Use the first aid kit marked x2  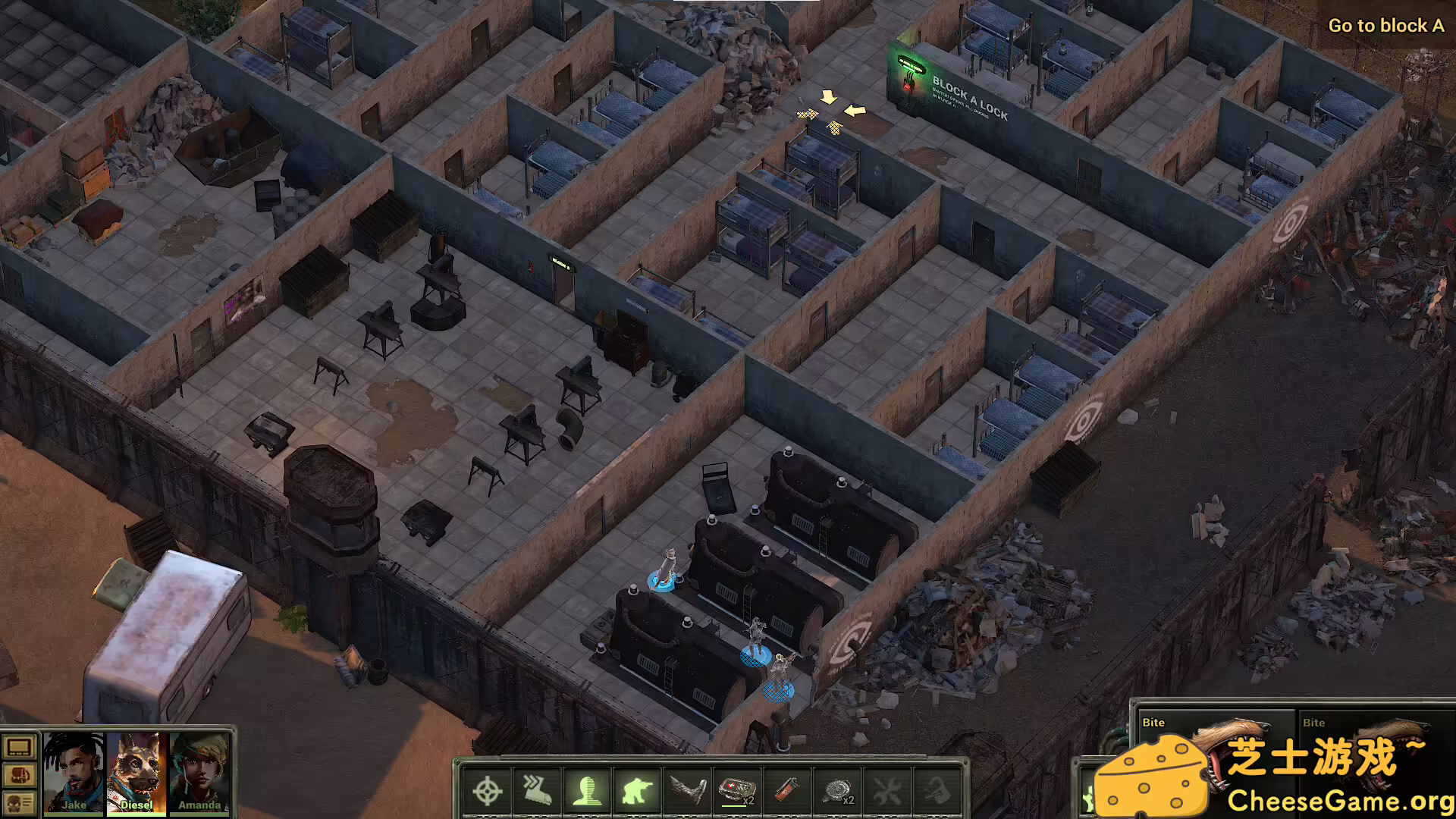pos(736,791)
